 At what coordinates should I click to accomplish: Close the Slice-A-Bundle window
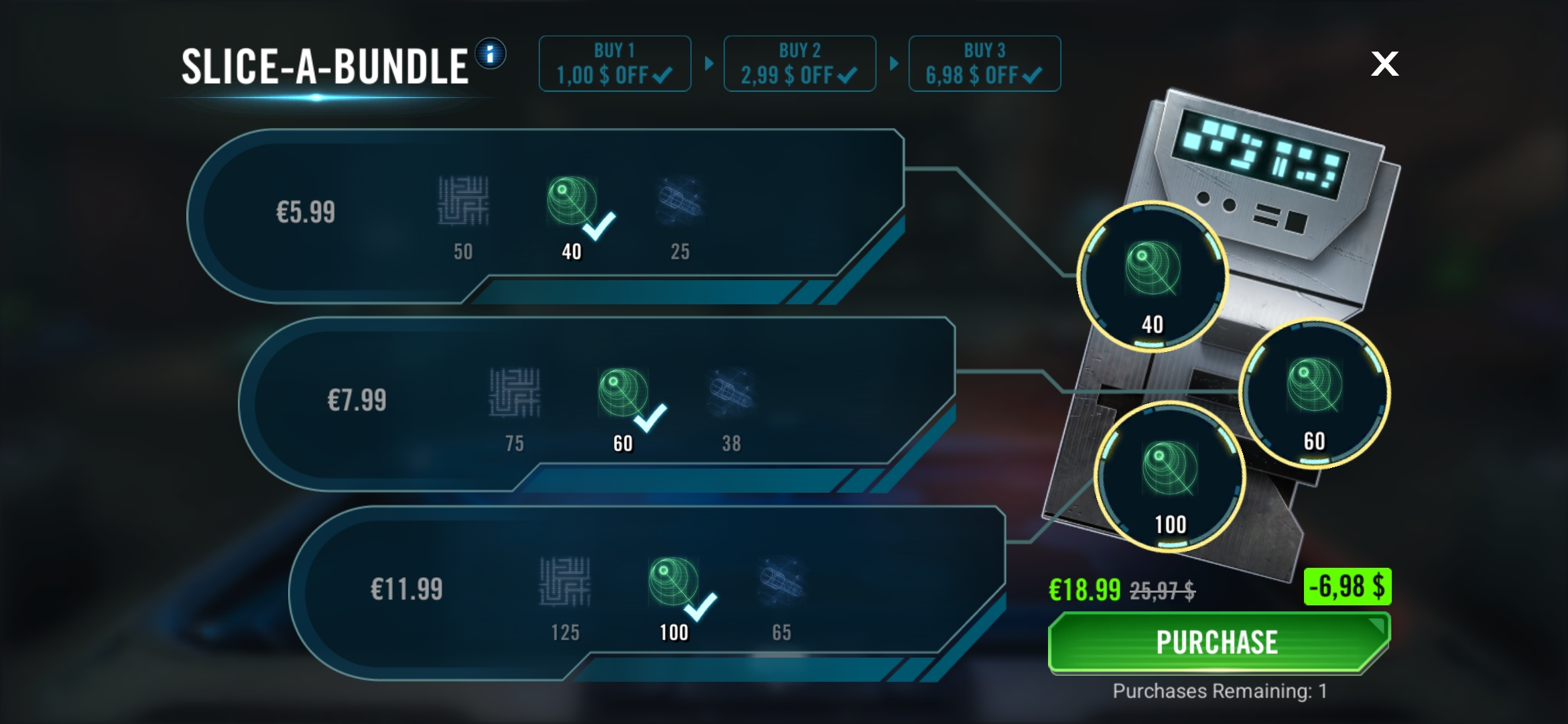click(1384, 64)
